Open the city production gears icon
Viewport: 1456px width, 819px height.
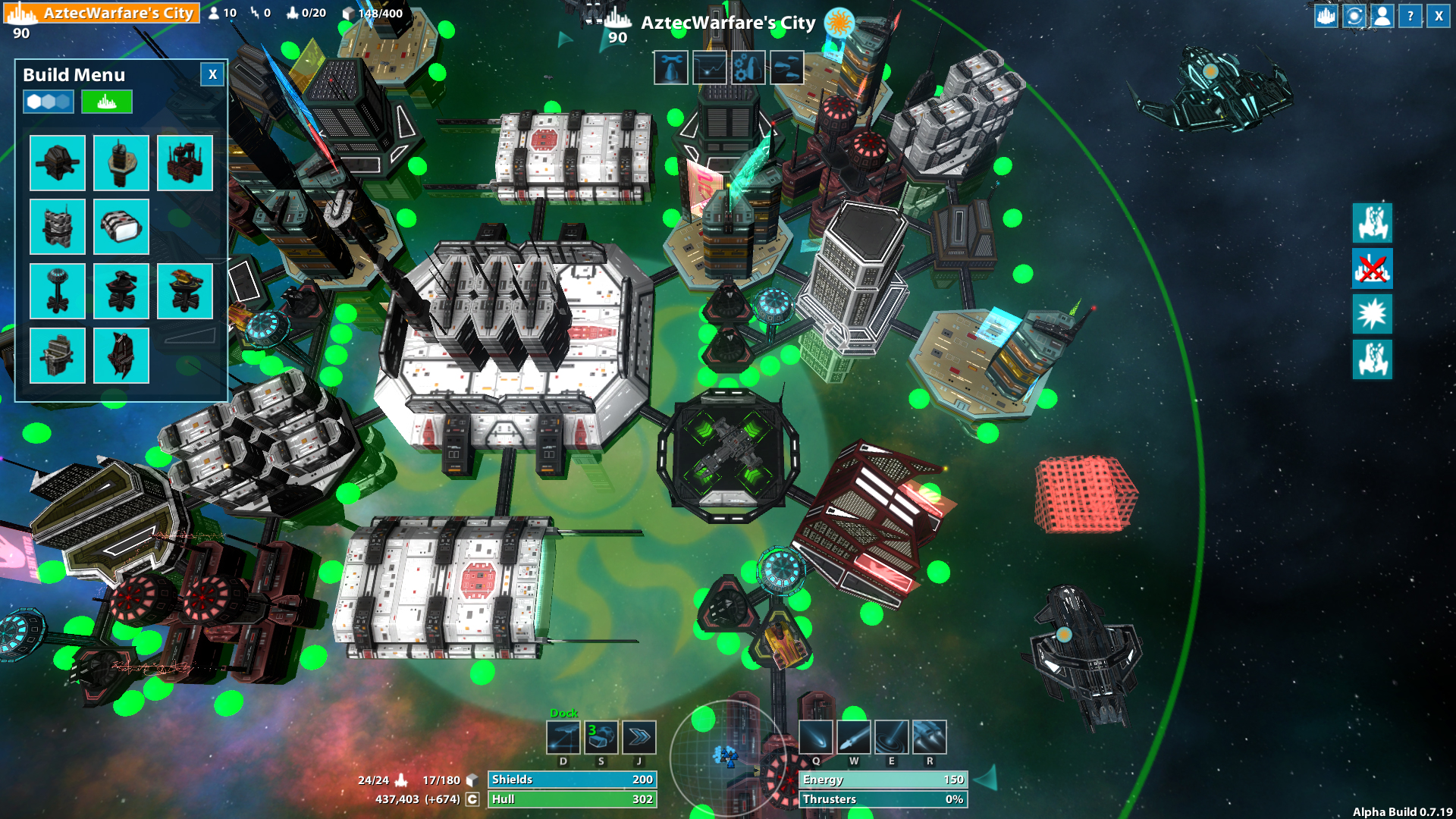748,67
